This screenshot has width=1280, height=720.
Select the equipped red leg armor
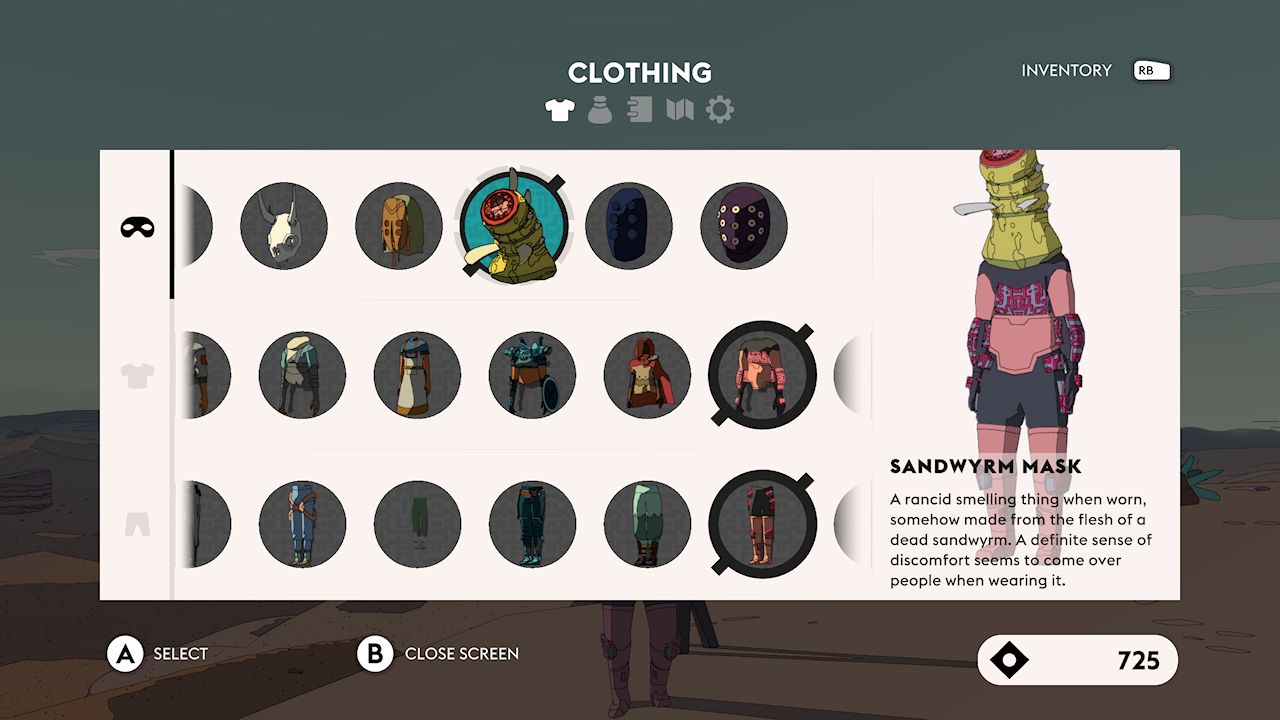[762, 523]
